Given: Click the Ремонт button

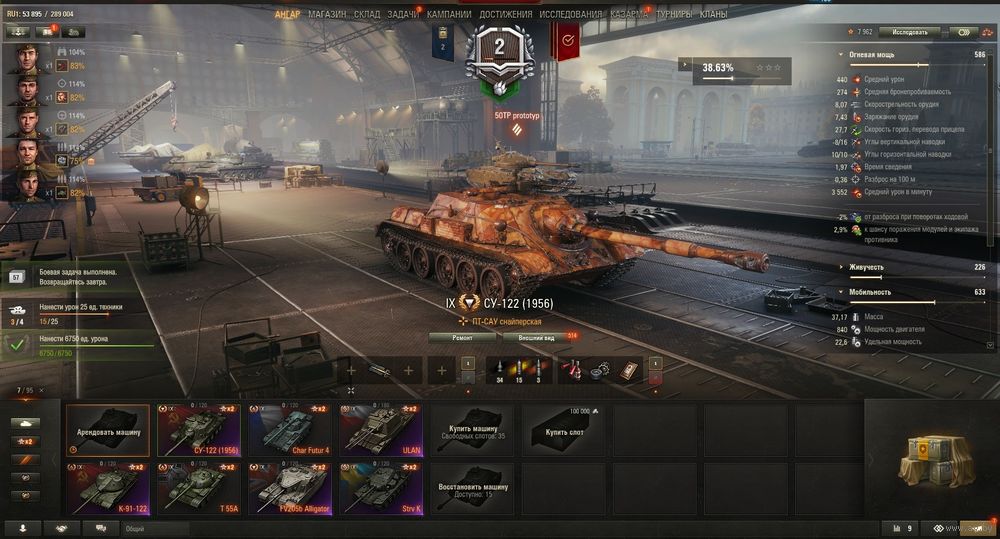Looking at the screenshot, I should click(462, 338).
